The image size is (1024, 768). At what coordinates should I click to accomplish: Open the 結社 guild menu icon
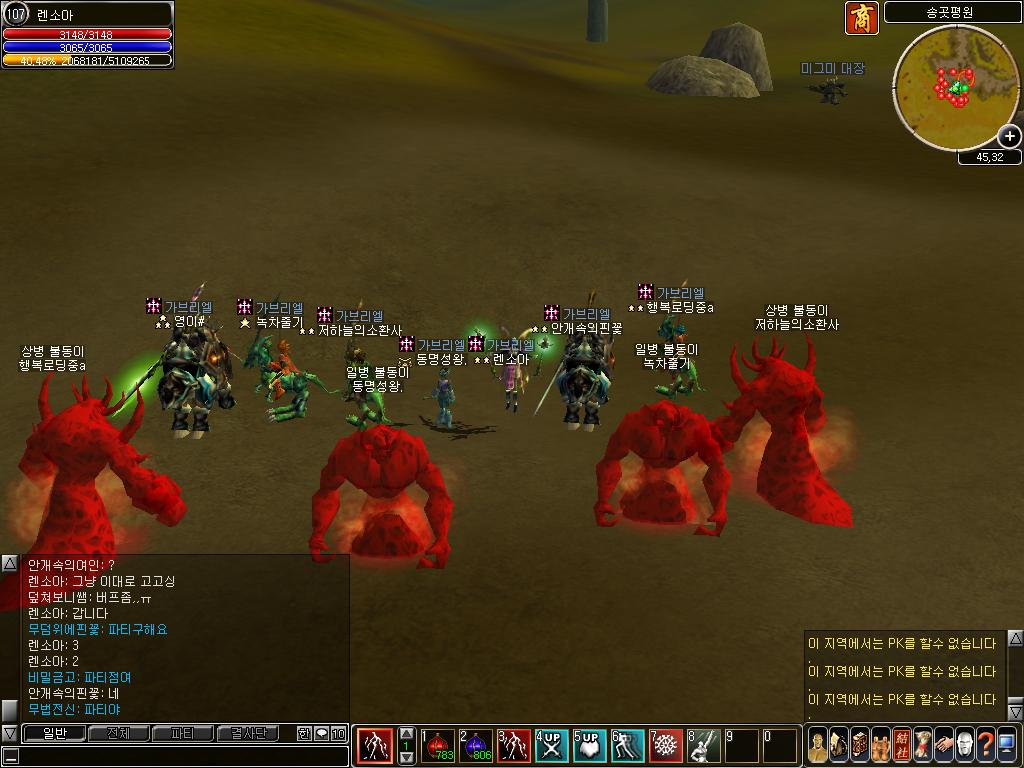click(901, 746)
